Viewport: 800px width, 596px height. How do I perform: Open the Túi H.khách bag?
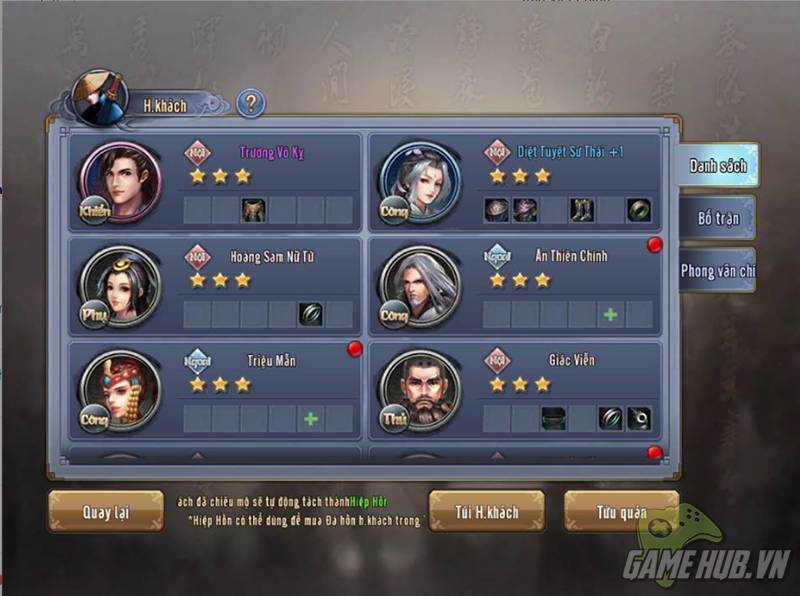(x=487, y=512)
